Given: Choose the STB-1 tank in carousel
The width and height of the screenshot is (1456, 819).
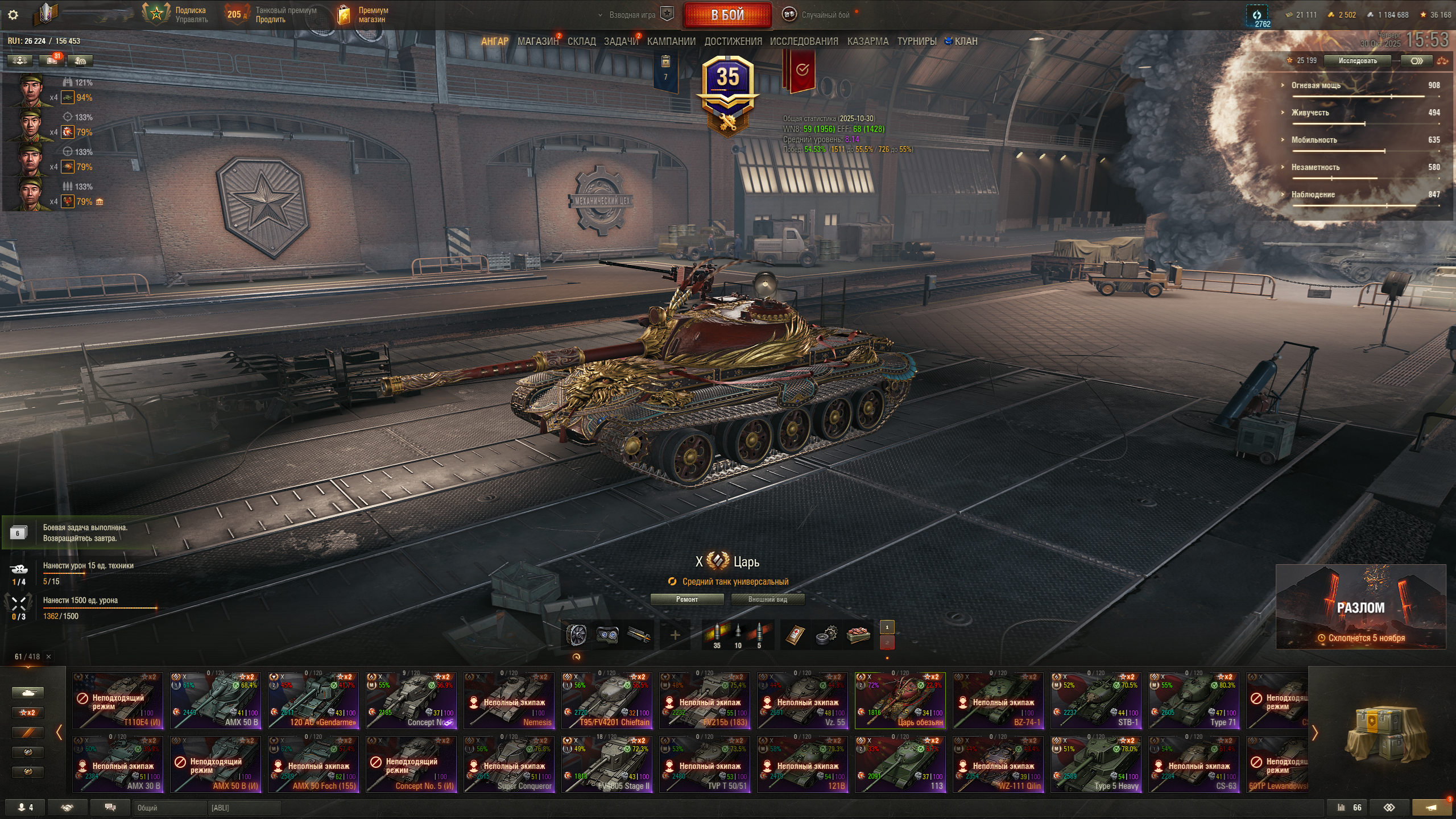Looking at the screenshot, I should (x=1096, y=700).
